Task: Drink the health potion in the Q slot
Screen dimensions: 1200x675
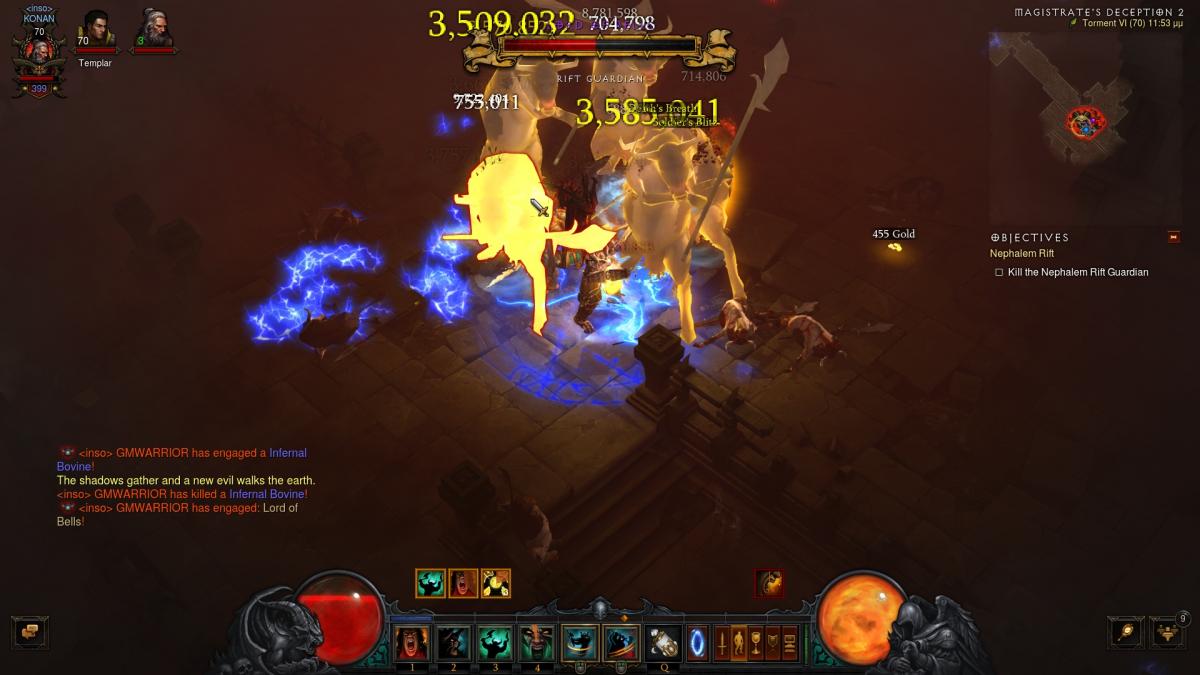Action: (663, 642)
